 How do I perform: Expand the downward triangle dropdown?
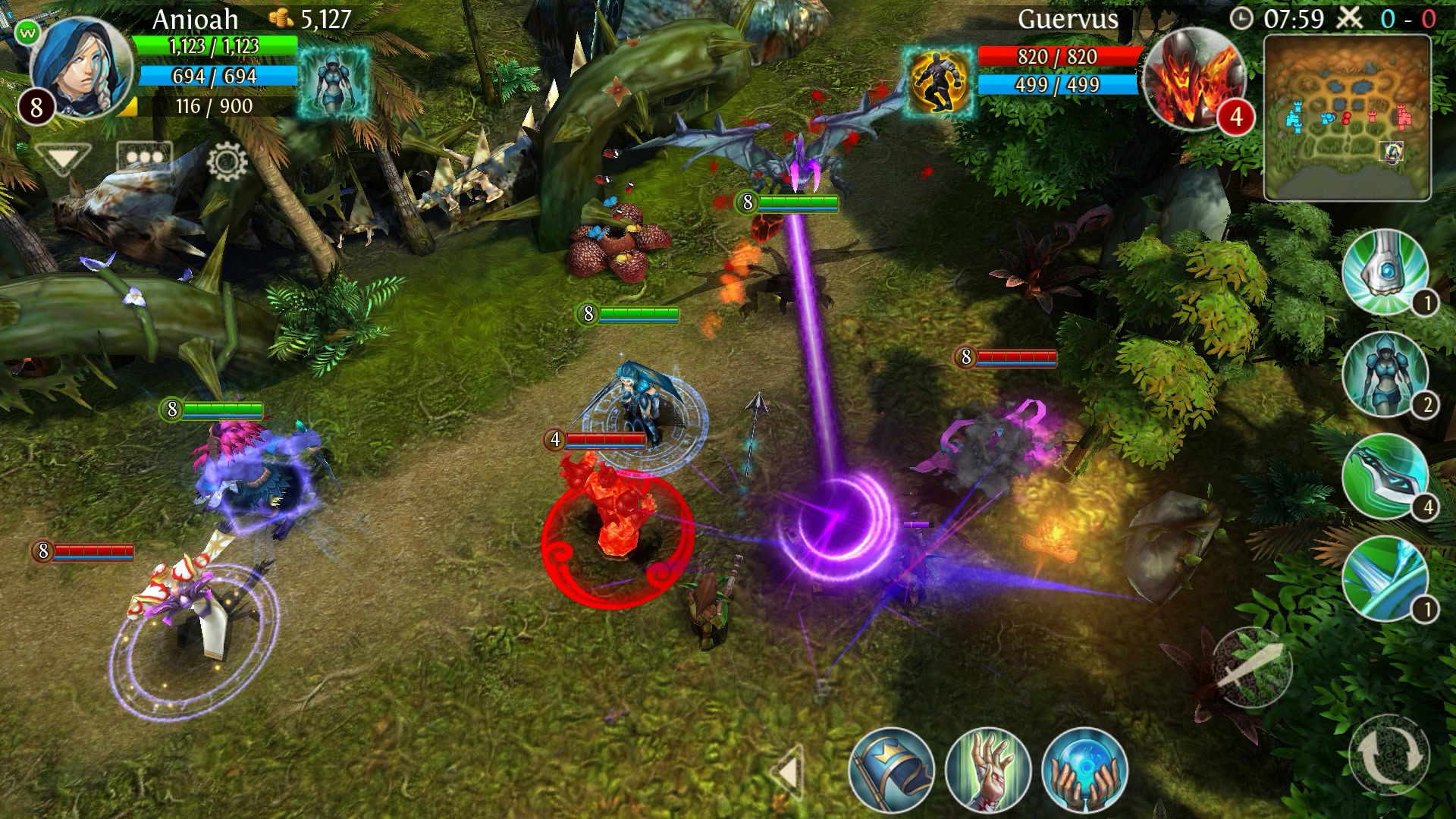(62, 159)
